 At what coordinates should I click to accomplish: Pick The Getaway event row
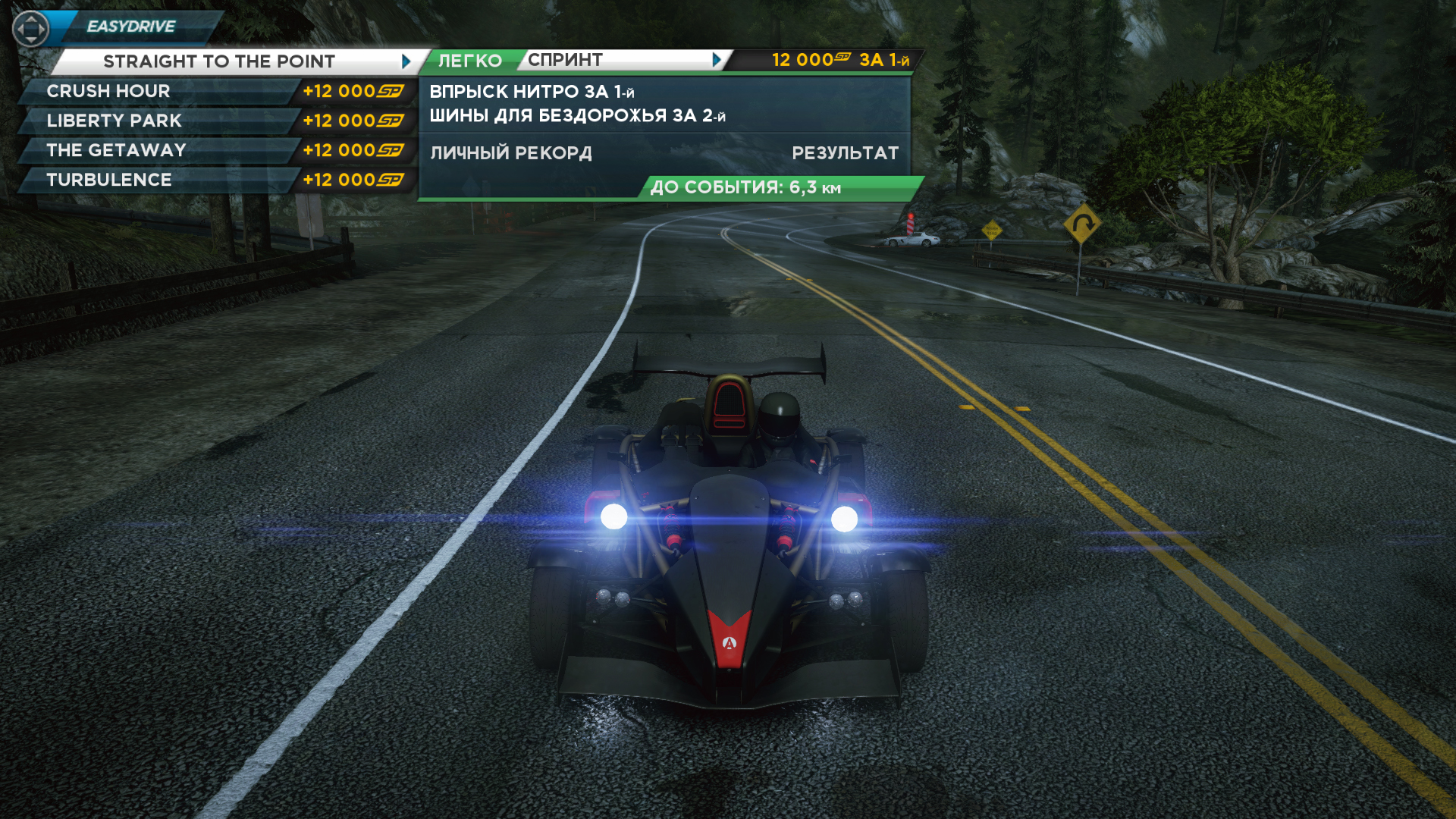[x=116, y=150]
